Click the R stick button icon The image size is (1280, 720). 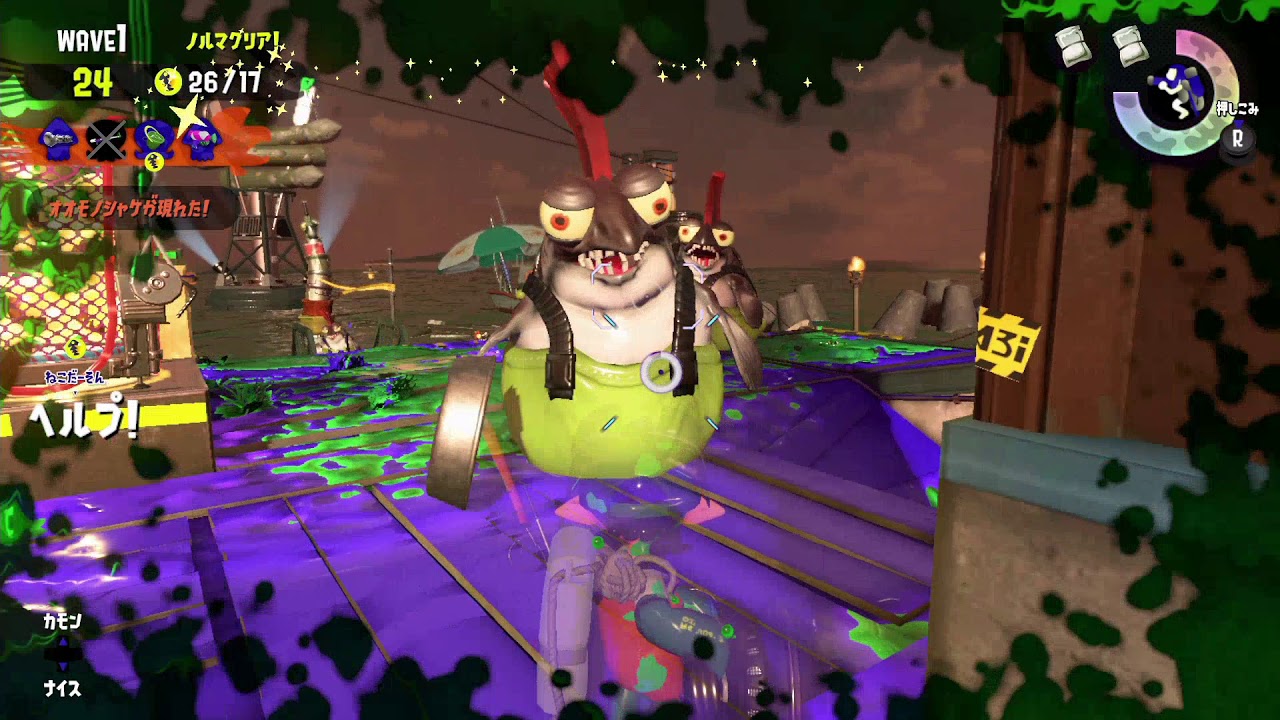pos(1237,140)
